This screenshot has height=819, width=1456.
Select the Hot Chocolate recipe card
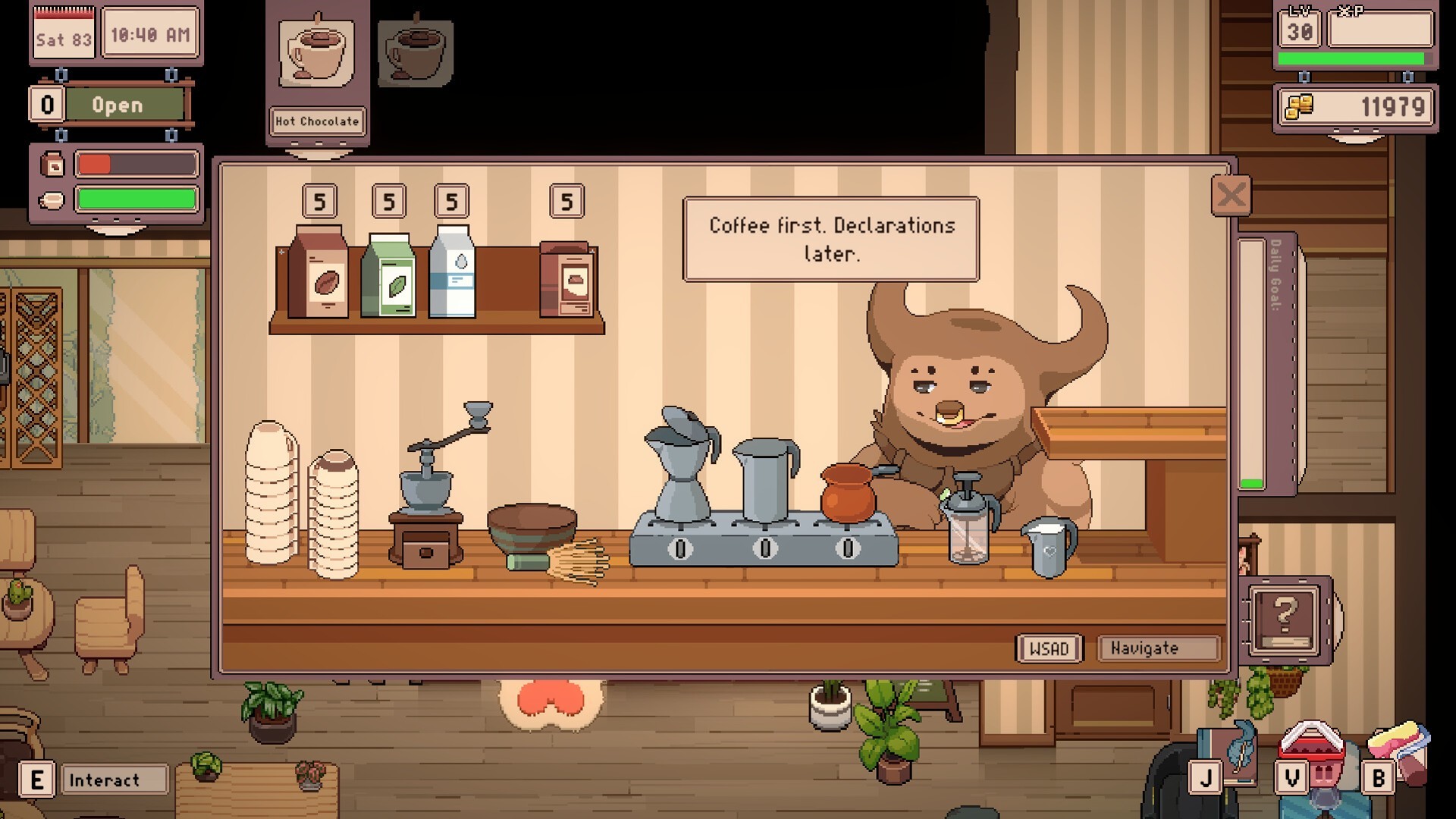316,68
